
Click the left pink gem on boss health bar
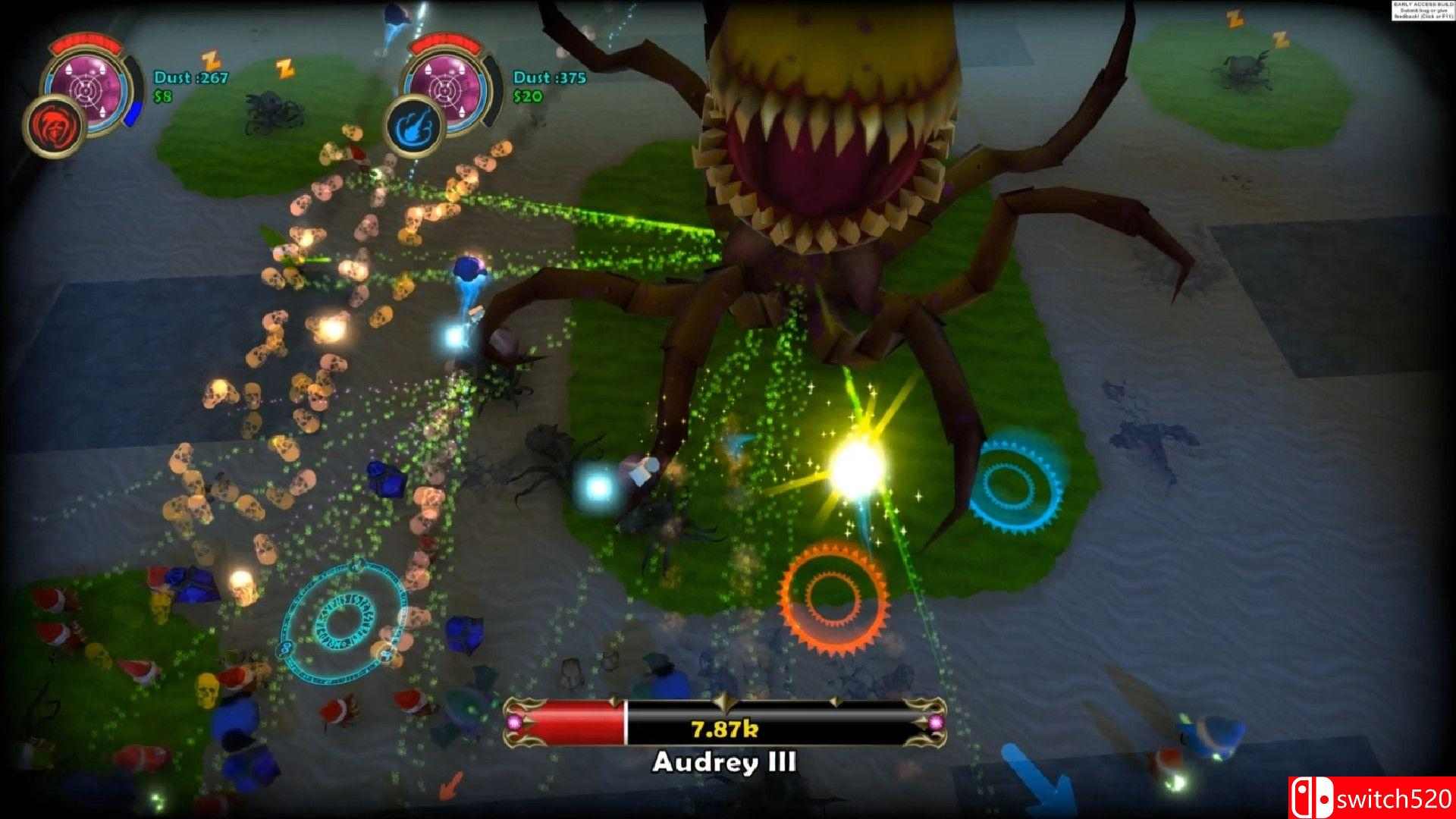[x=514, y=723]
